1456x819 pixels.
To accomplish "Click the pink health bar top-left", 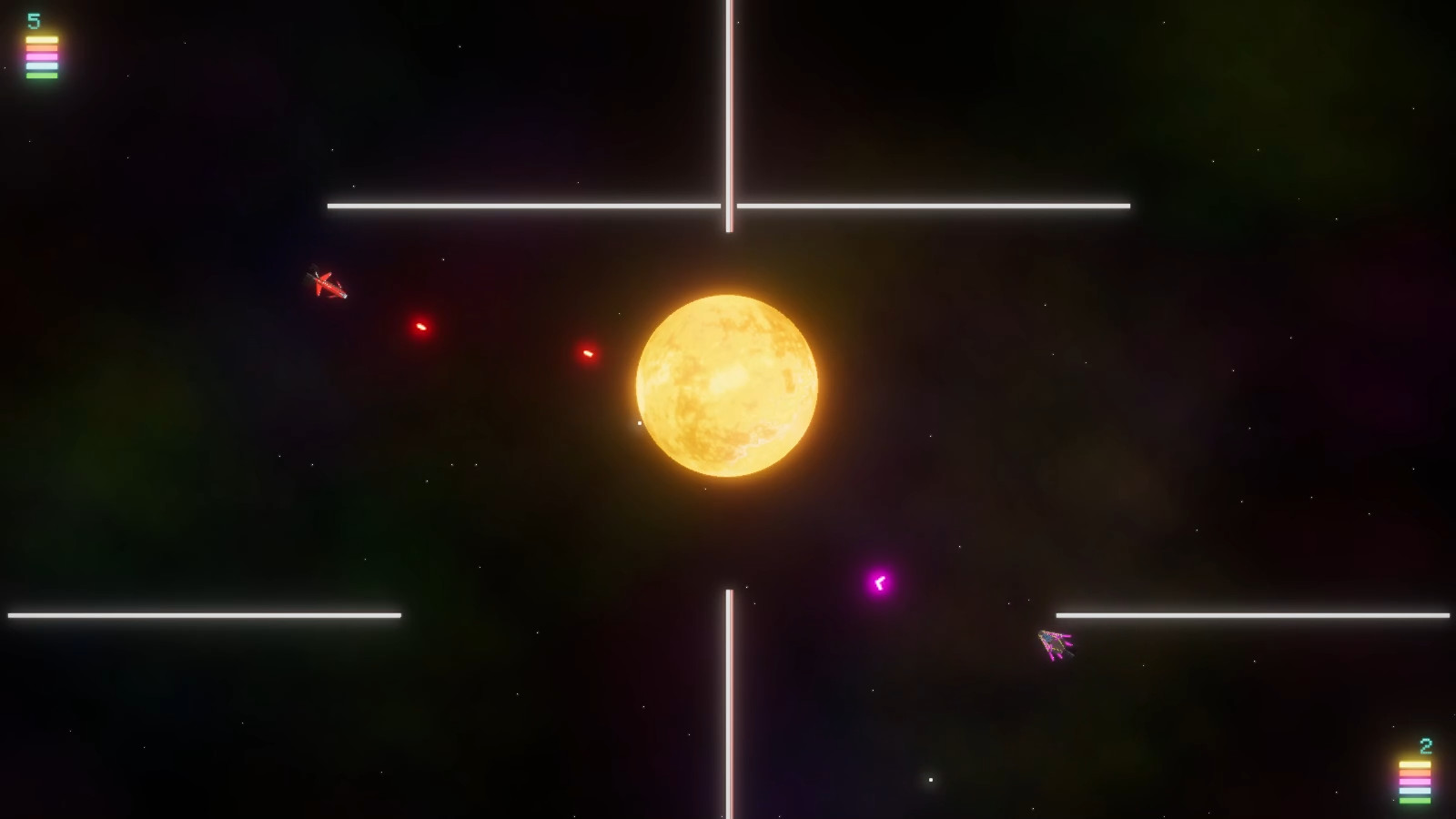I will point(42,56).
